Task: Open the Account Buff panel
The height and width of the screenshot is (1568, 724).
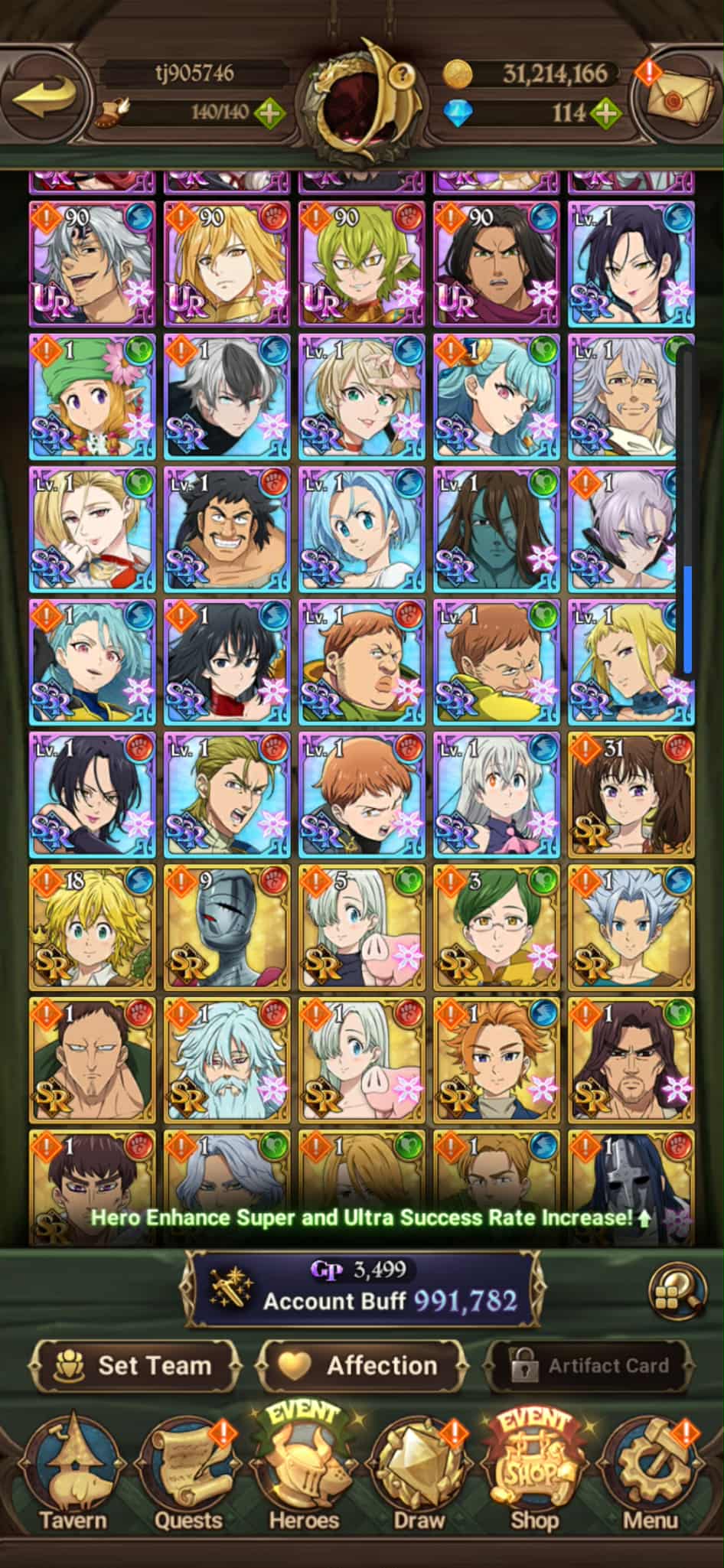Action: tap(364, 1289)
